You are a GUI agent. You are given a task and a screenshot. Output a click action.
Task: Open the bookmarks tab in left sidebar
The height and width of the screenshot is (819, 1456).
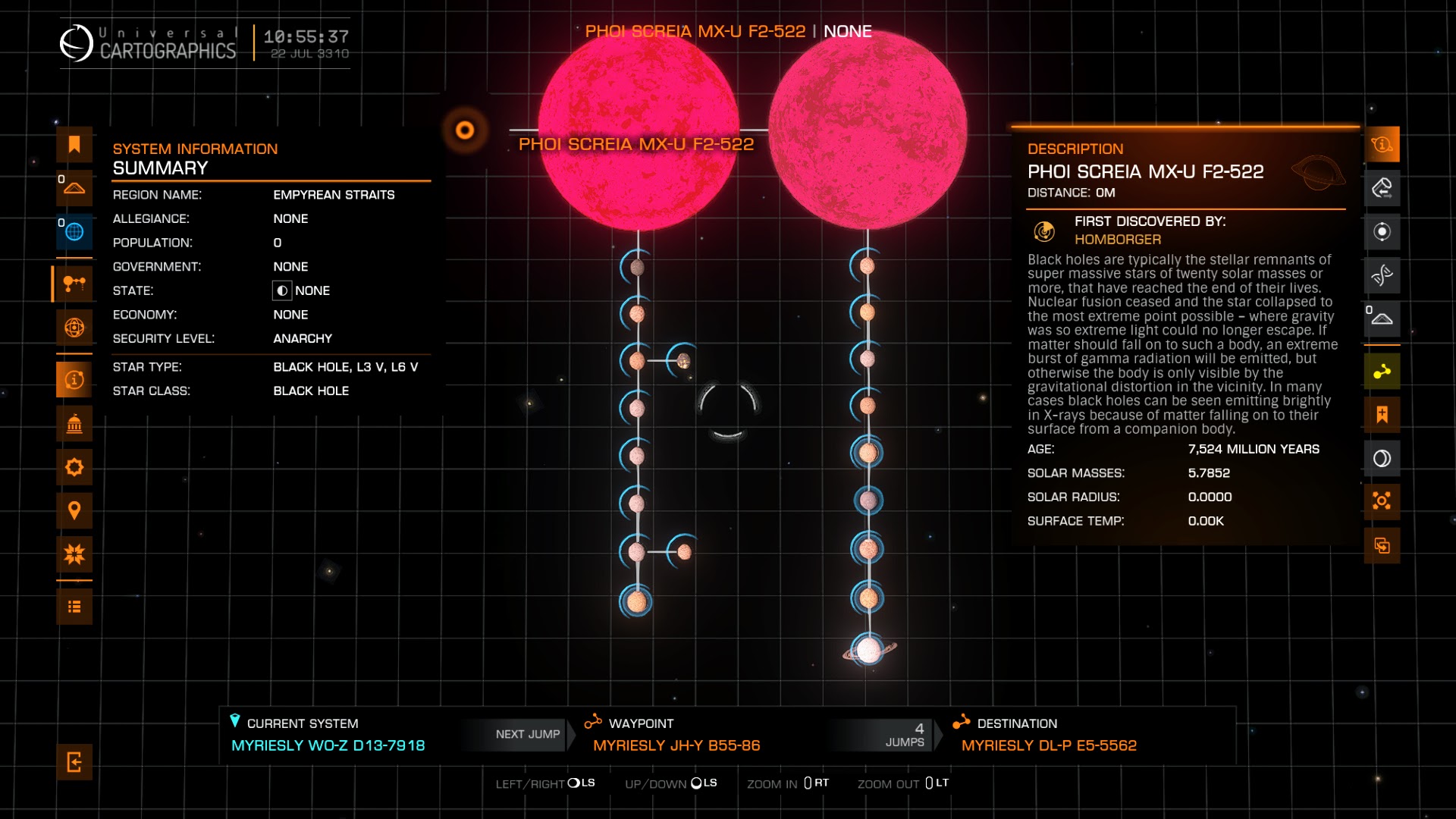click(x=74, y=145)
